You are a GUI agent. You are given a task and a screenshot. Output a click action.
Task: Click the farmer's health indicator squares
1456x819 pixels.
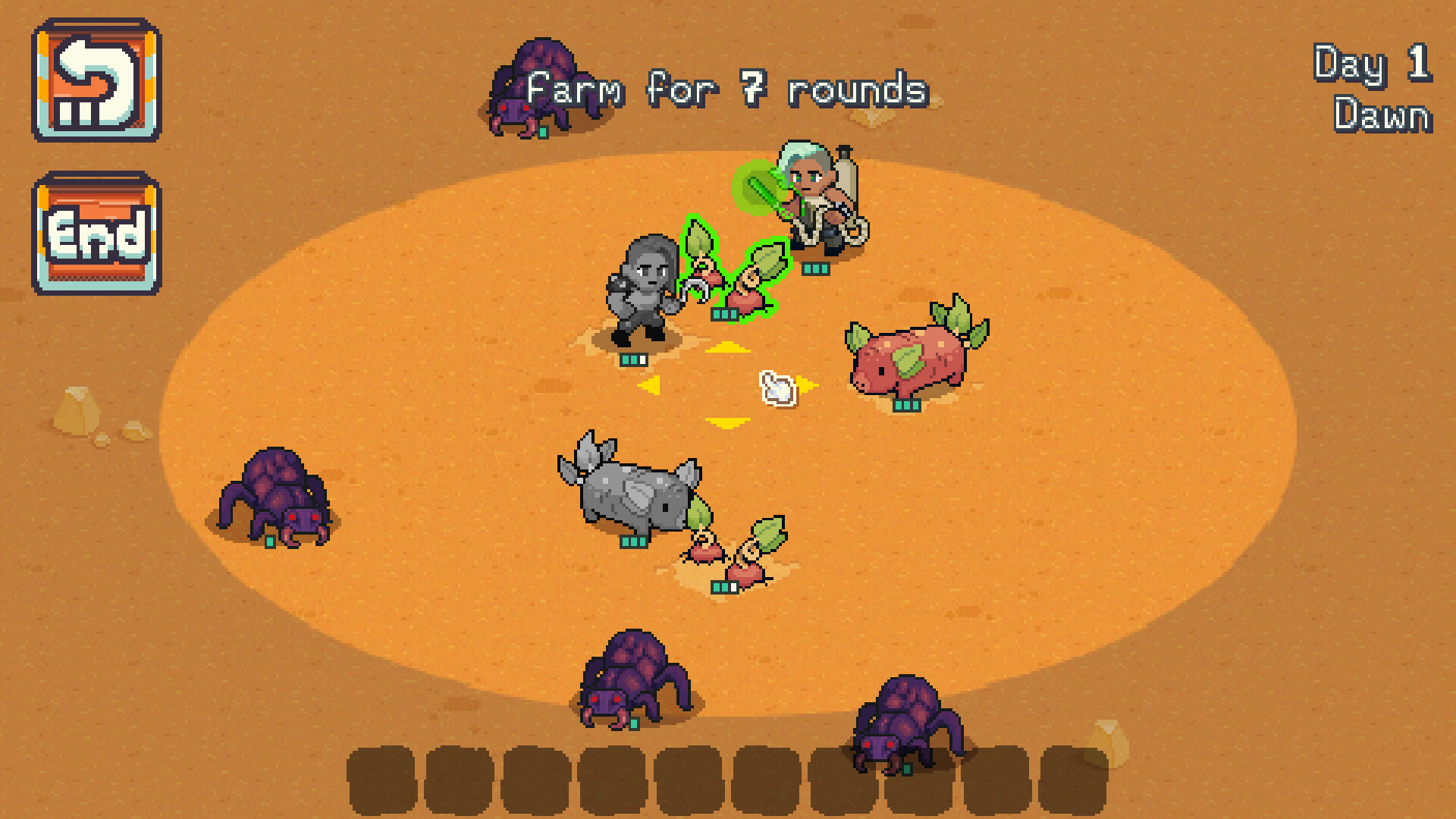coord(817,267)
